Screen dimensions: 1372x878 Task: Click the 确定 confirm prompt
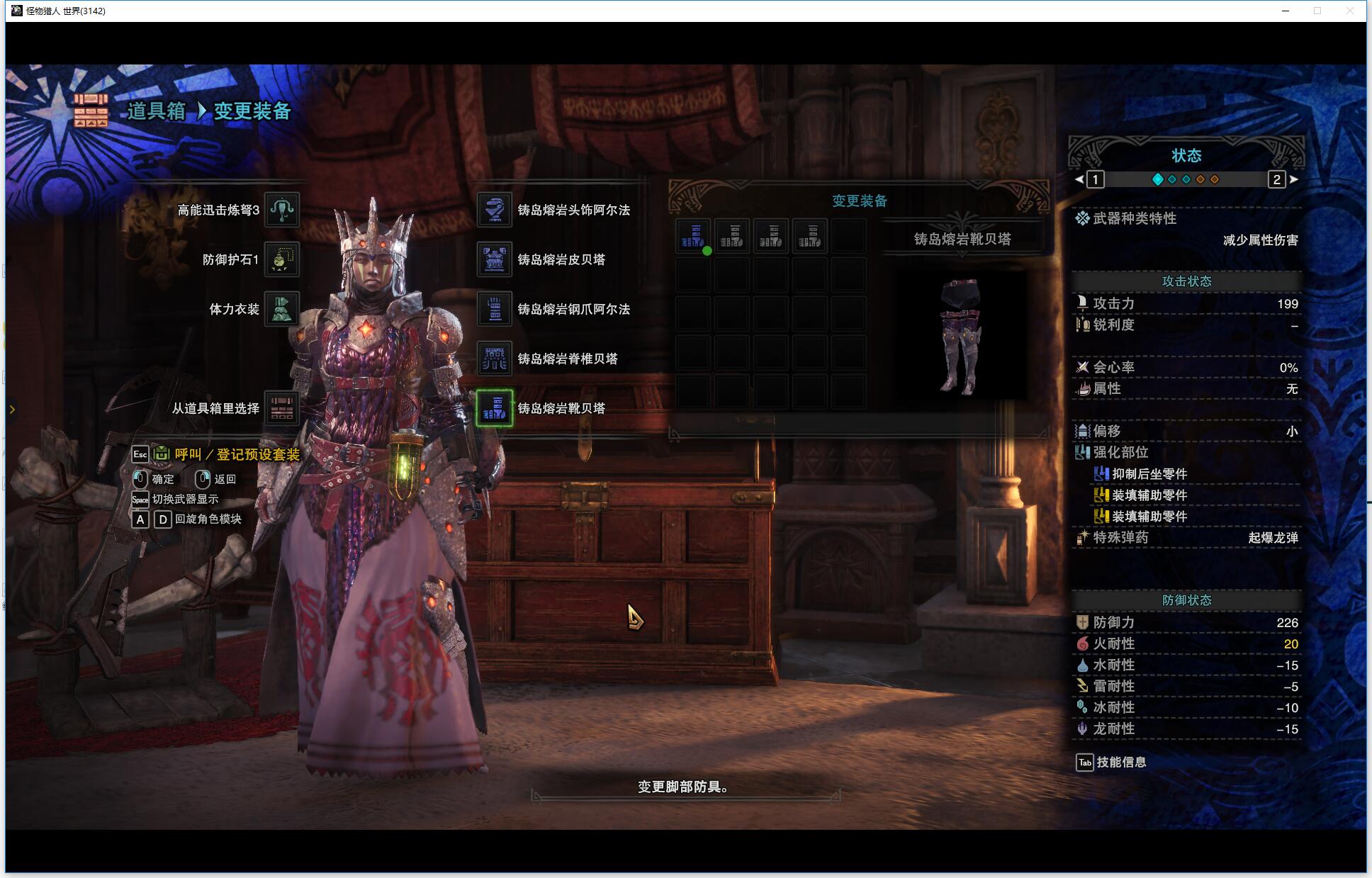click(x=162, y=479)
